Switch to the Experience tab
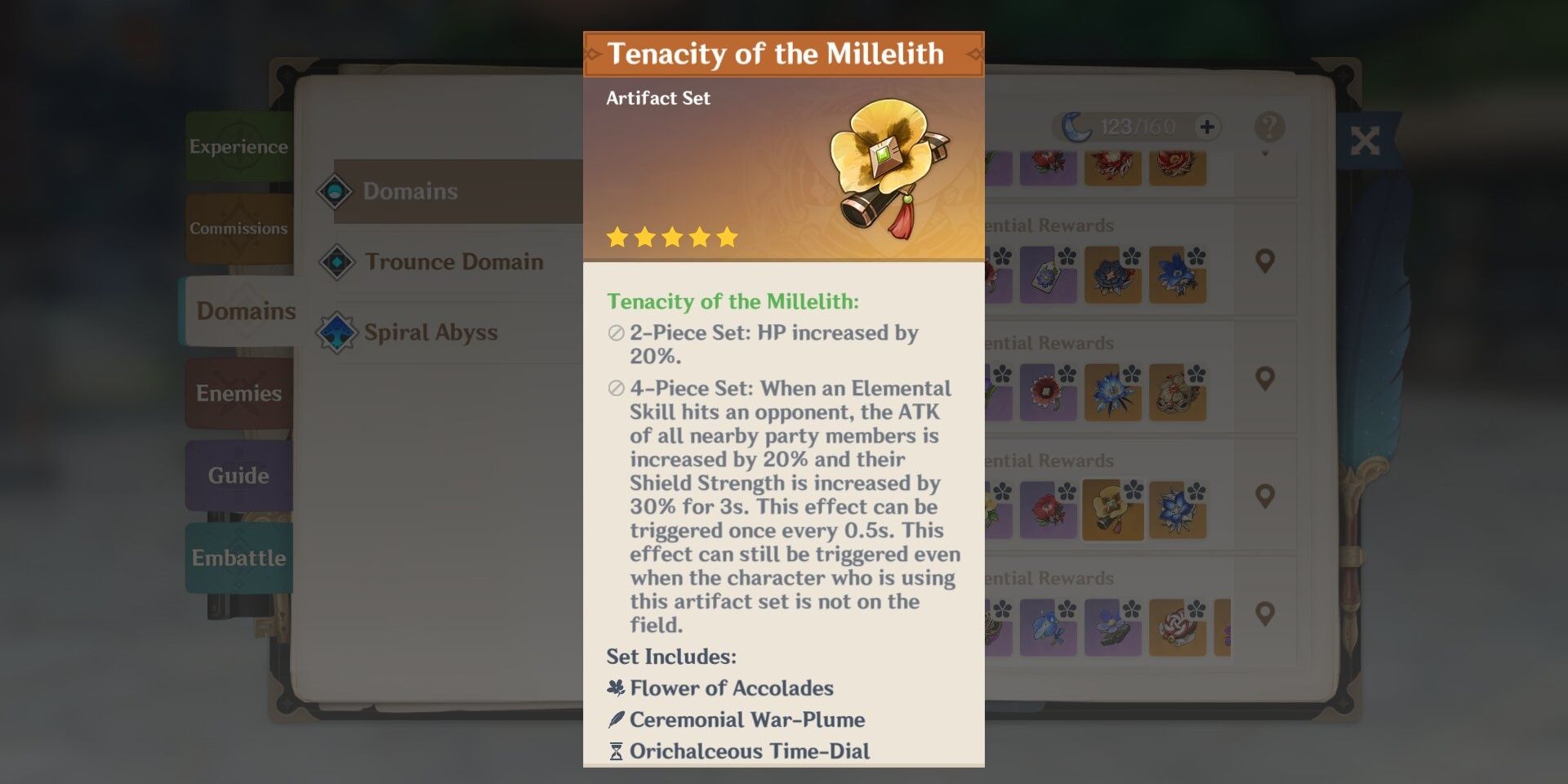 (238, 147)
